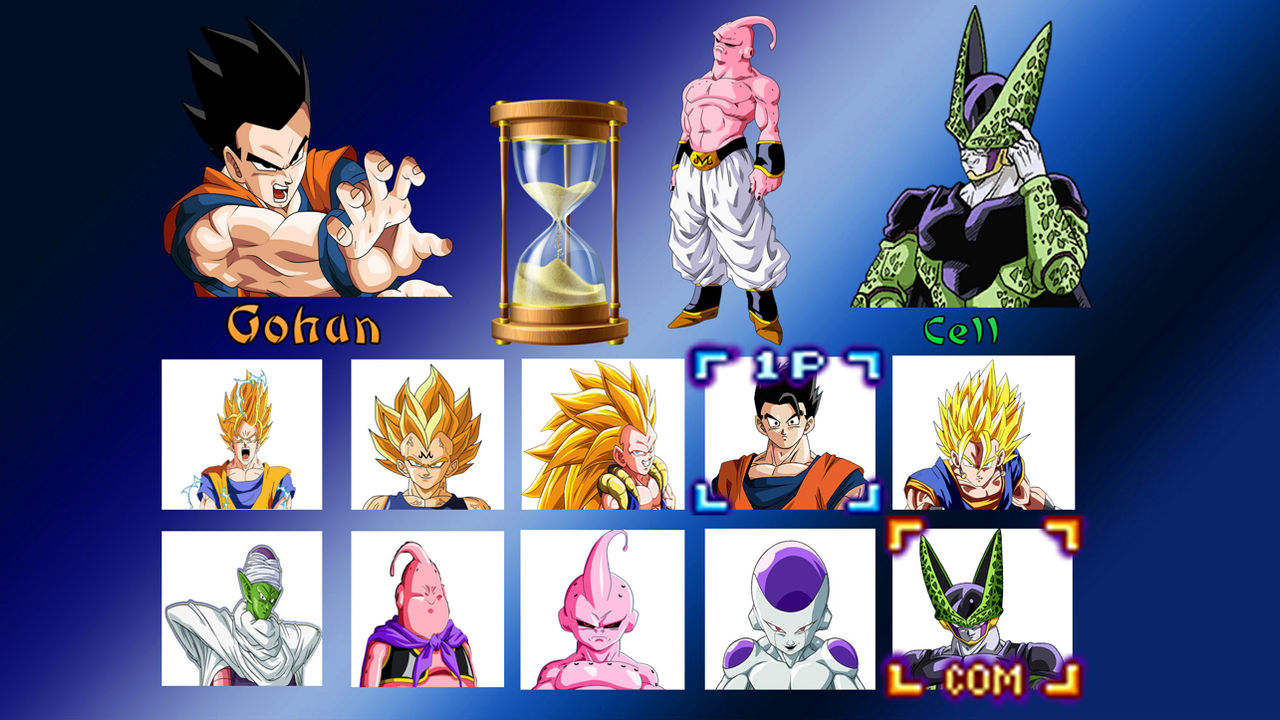Select the Perfect Cell portrait marked COM
1280x720 pixels.
[963, 615]
